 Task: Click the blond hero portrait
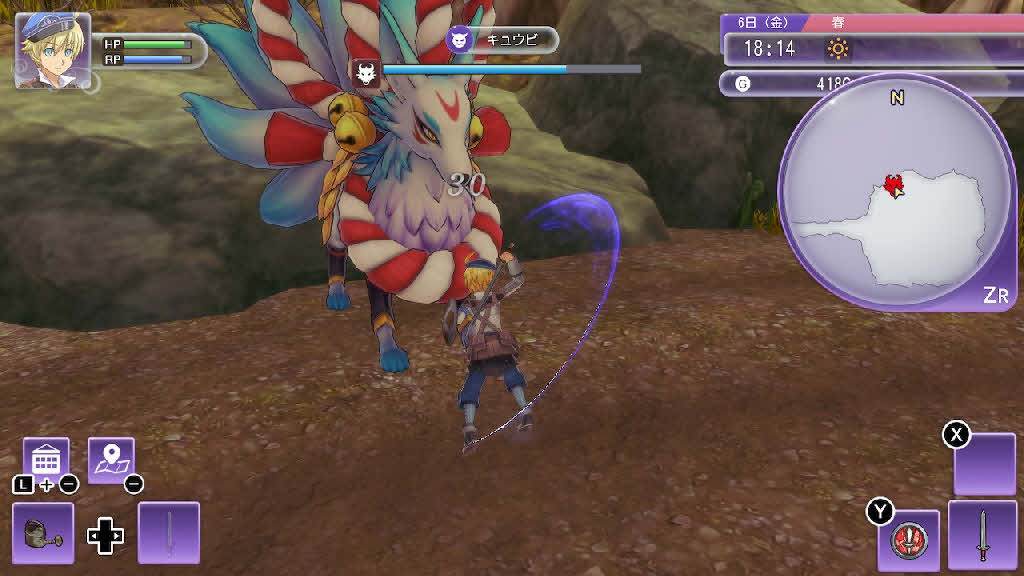tap(52, 51)
